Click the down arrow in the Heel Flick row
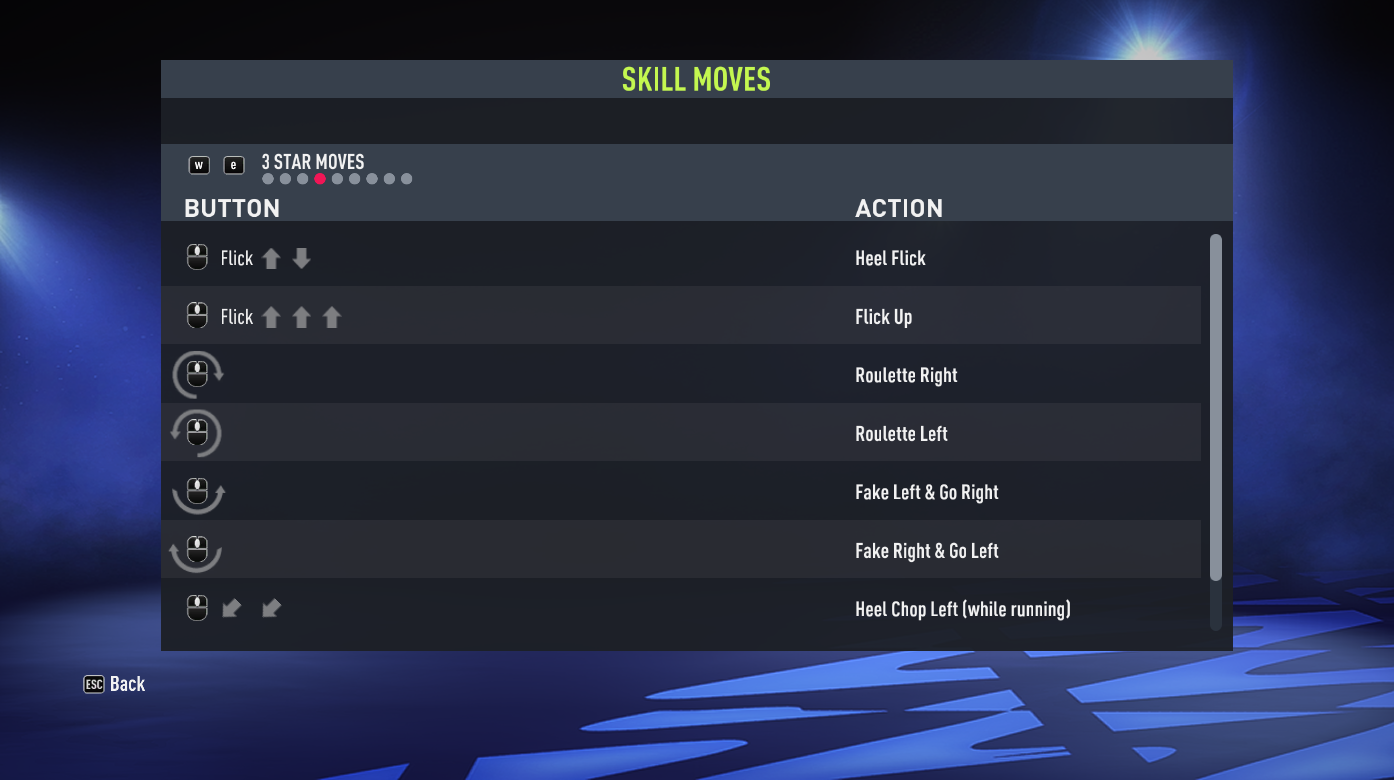 pyautogui.click(x=301, y=257)
